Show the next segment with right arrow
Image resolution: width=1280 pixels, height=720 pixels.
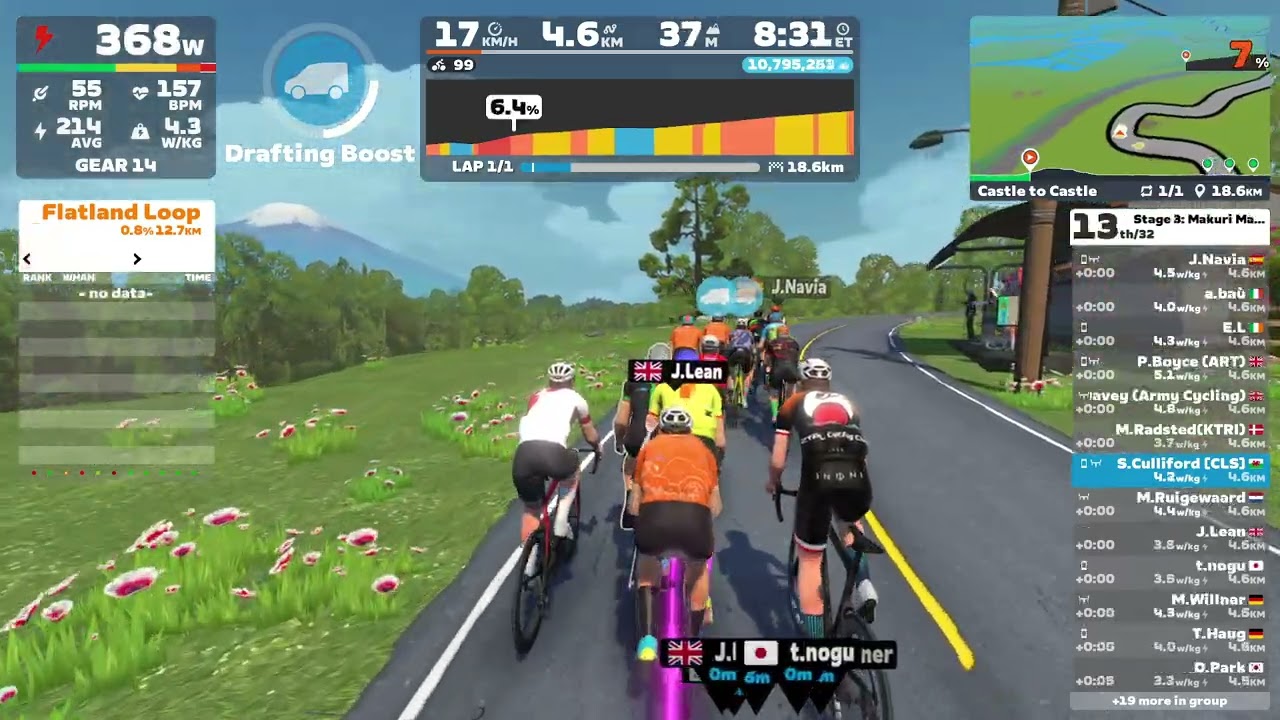point(137,259)
